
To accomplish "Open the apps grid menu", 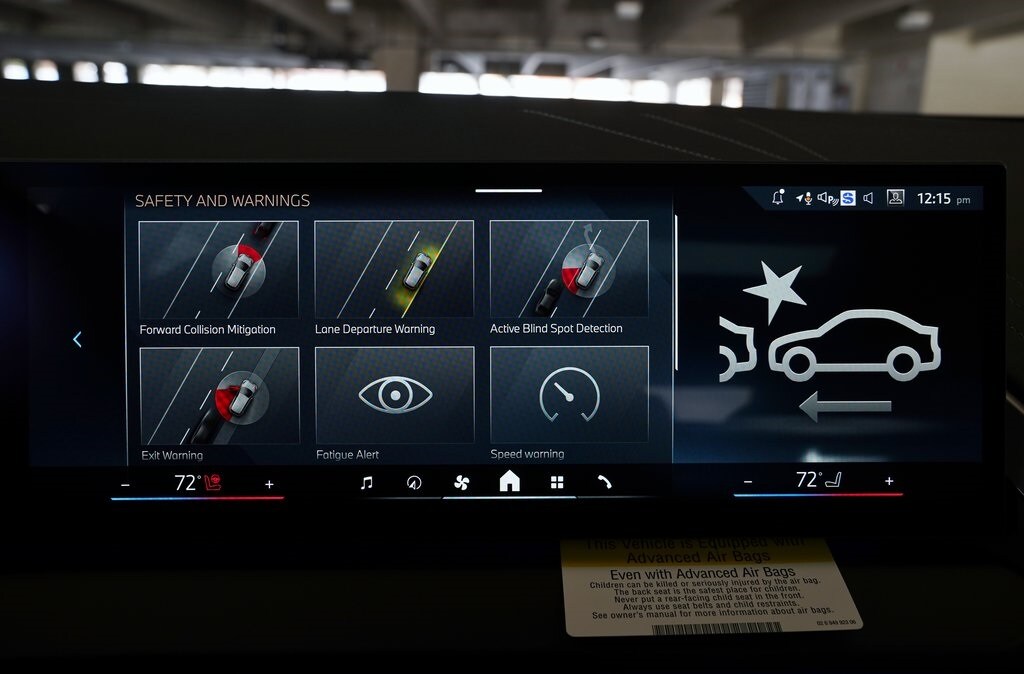I will (557, 483).
